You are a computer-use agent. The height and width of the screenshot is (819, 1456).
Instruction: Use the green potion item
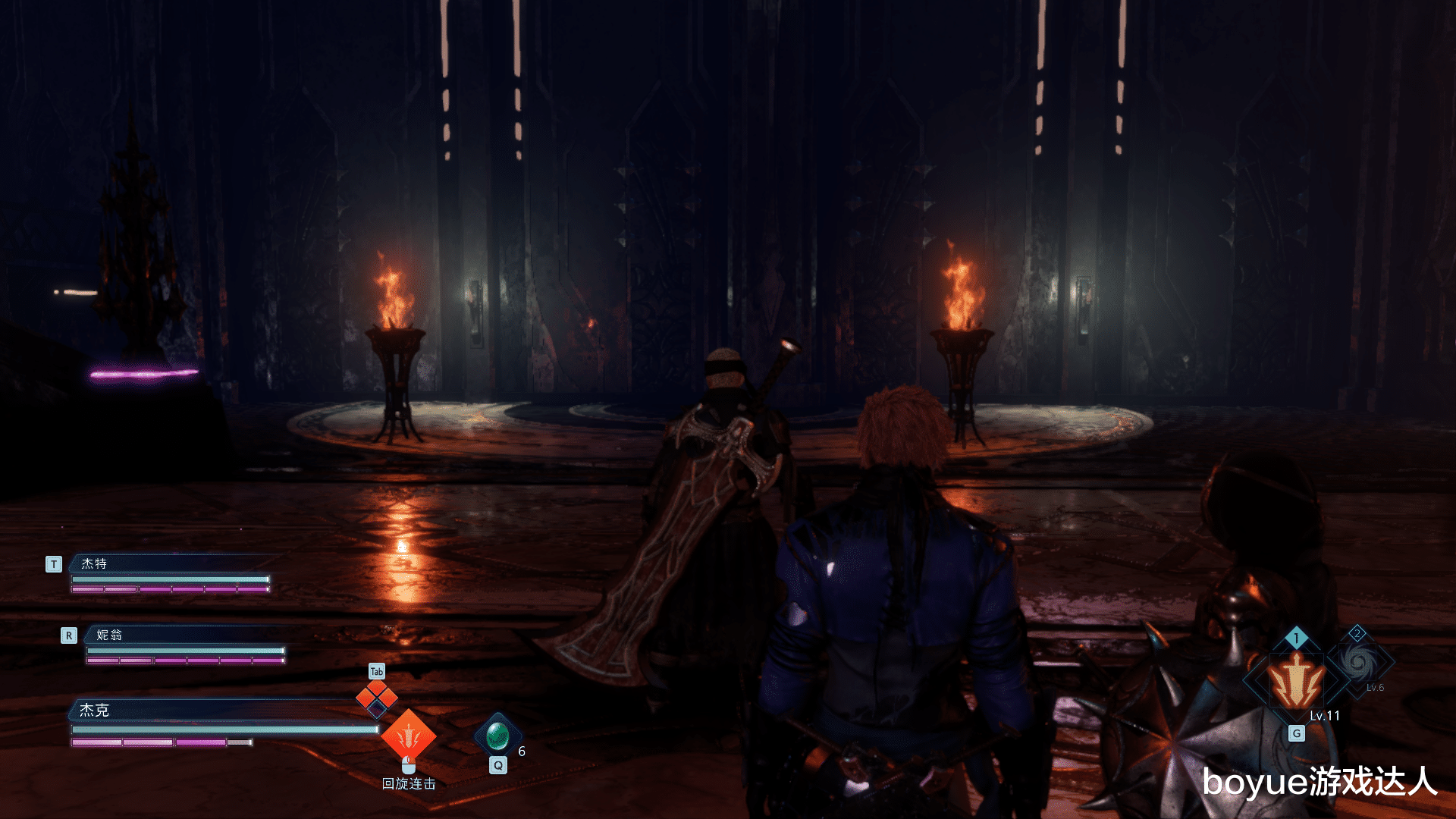point(497,734)
